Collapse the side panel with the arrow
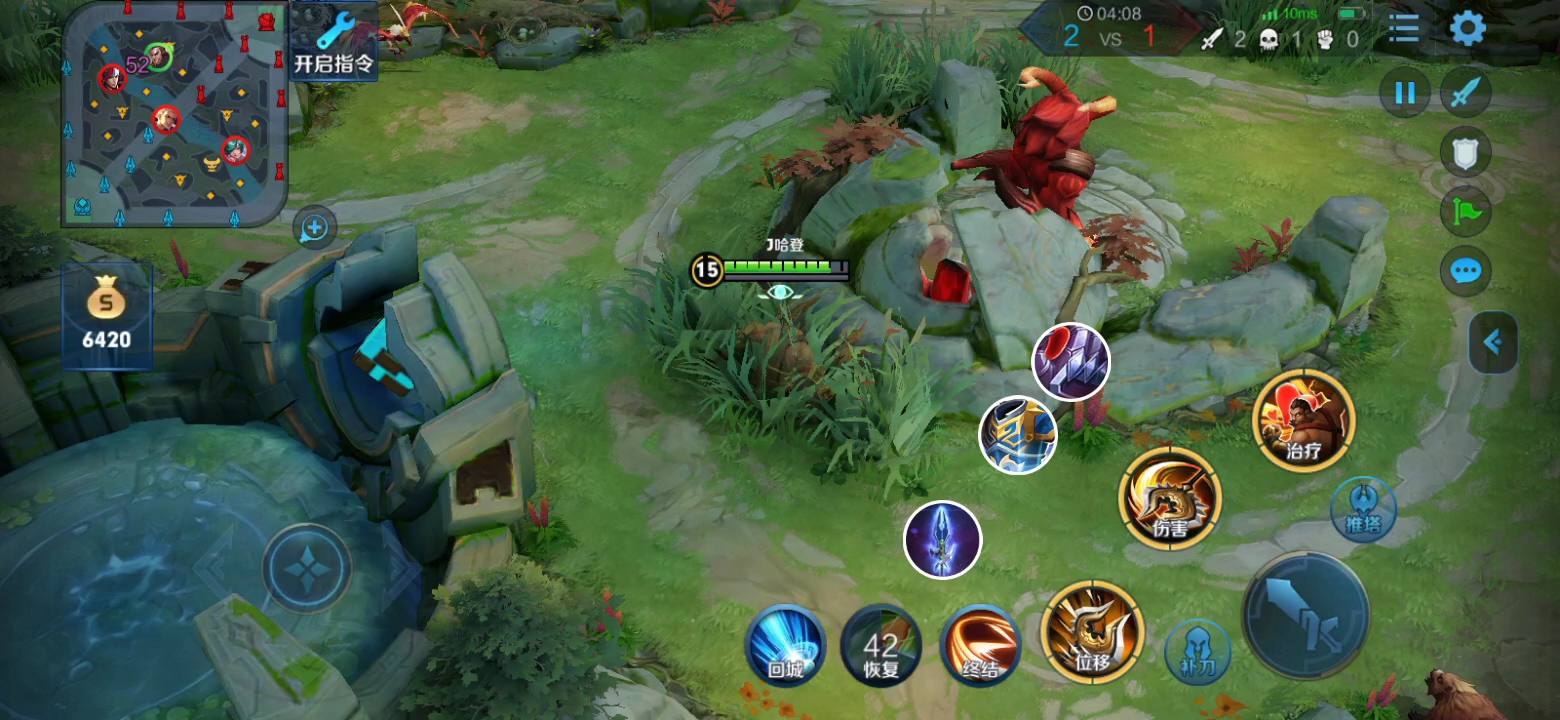Viewport: 1560px width, 720px height. click(x=1493, y=343)
